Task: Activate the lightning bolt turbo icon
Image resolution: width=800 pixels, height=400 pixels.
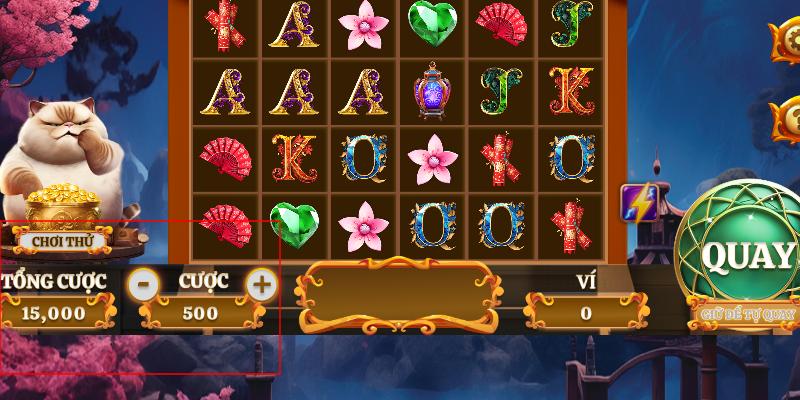Action: pos(637,203)
